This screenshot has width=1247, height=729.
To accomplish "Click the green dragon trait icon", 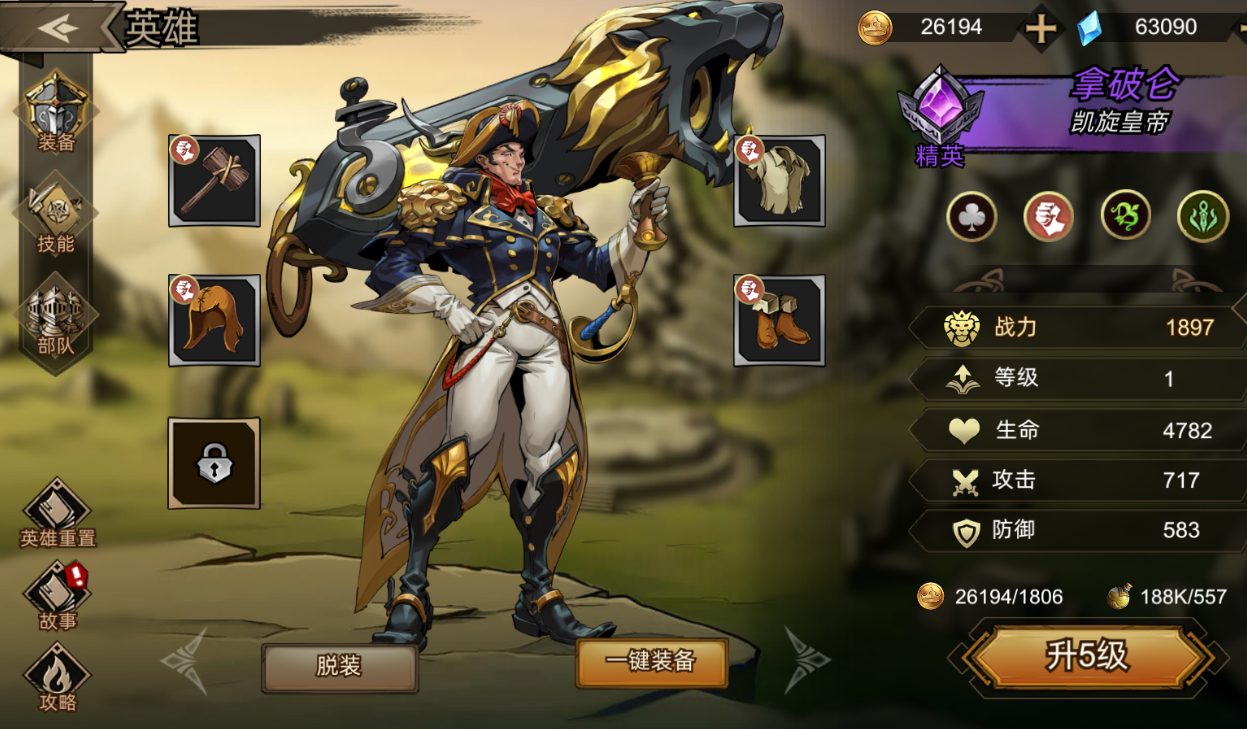I will (x=1126, y=216).
